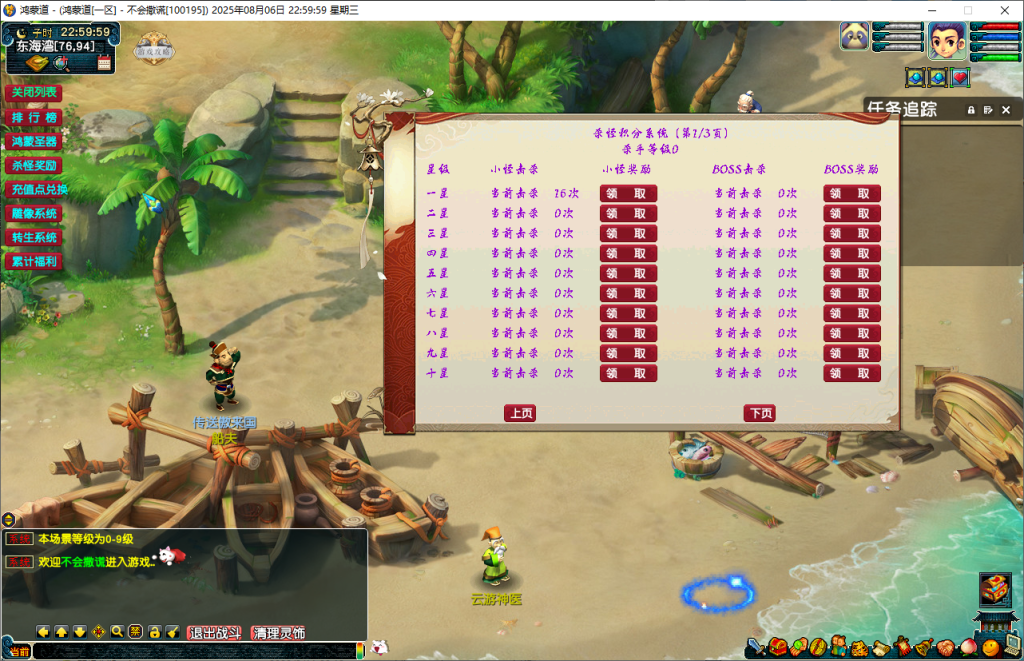Claim the one-star BOSS reward

pyautogui.click(x=851, y=193)
